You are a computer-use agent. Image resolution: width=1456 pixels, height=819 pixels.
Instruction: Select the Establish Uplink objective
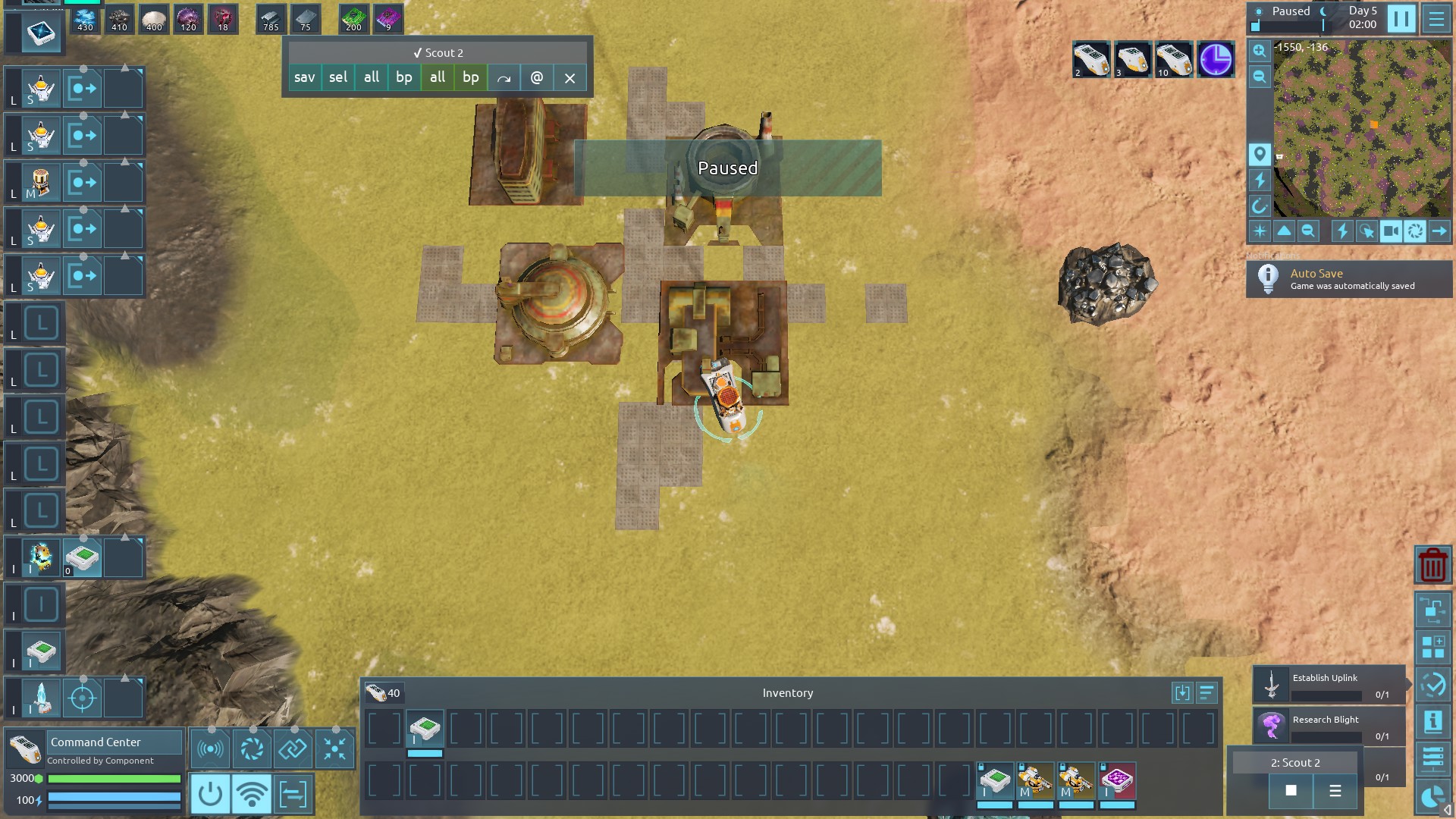pyautogui.click(x=1329, y=685)
